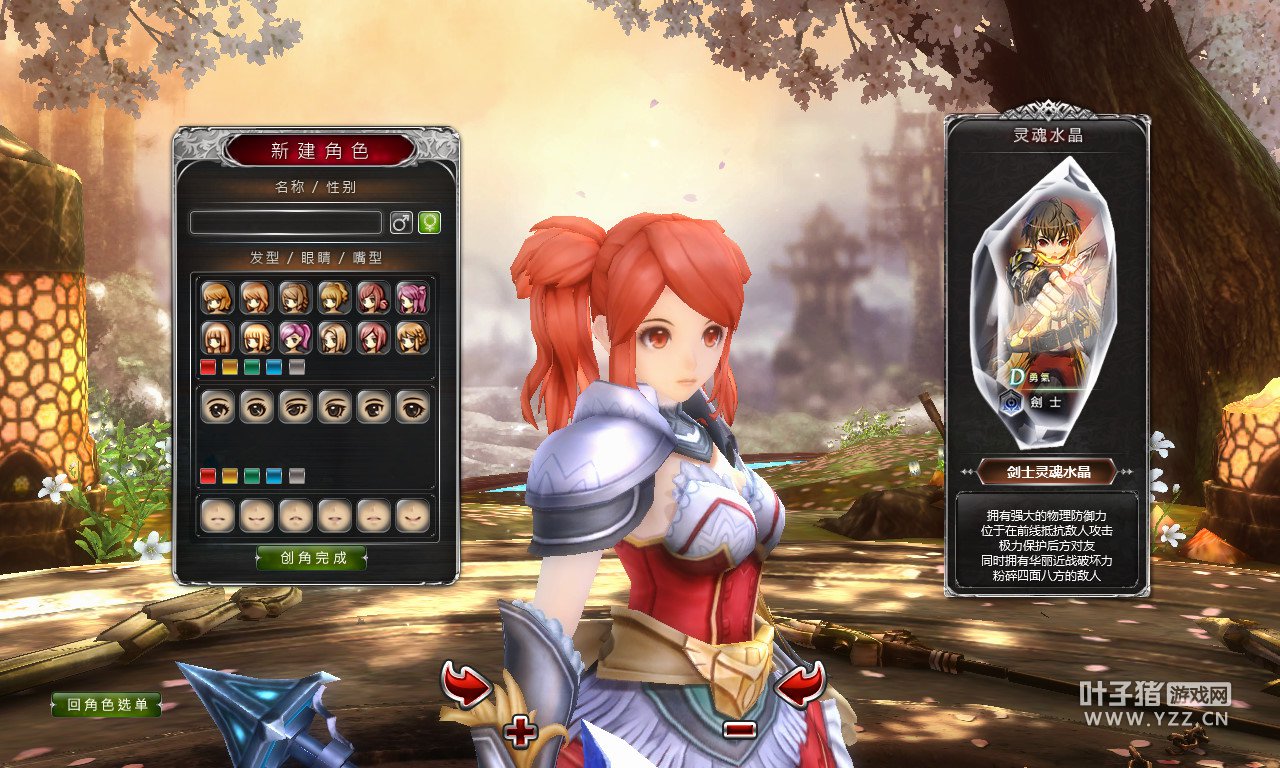Select the male gender symbol button
This screenshot has height=768, width=1280.
point(401,222)
